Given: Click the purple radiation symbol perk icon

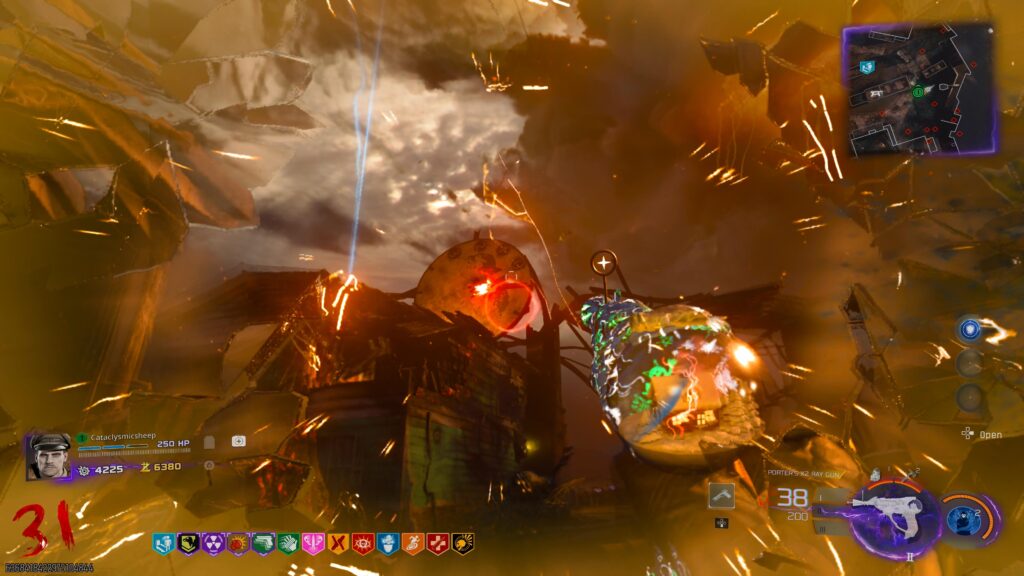Looking at the screenshot, I should pyautogui.click(x=212, y=543).
